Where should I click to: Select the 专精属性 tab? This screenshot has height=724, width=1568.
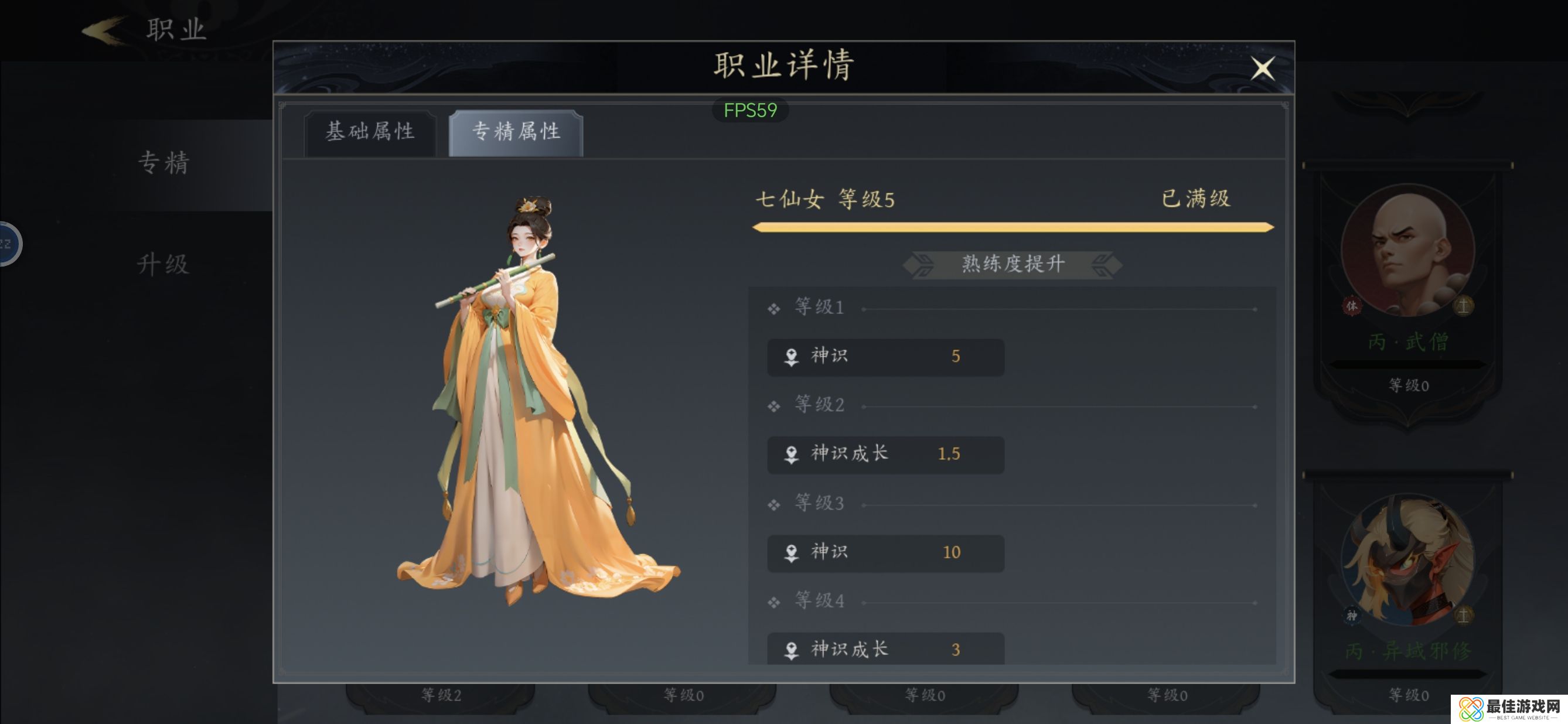click(x=516, y=131)
